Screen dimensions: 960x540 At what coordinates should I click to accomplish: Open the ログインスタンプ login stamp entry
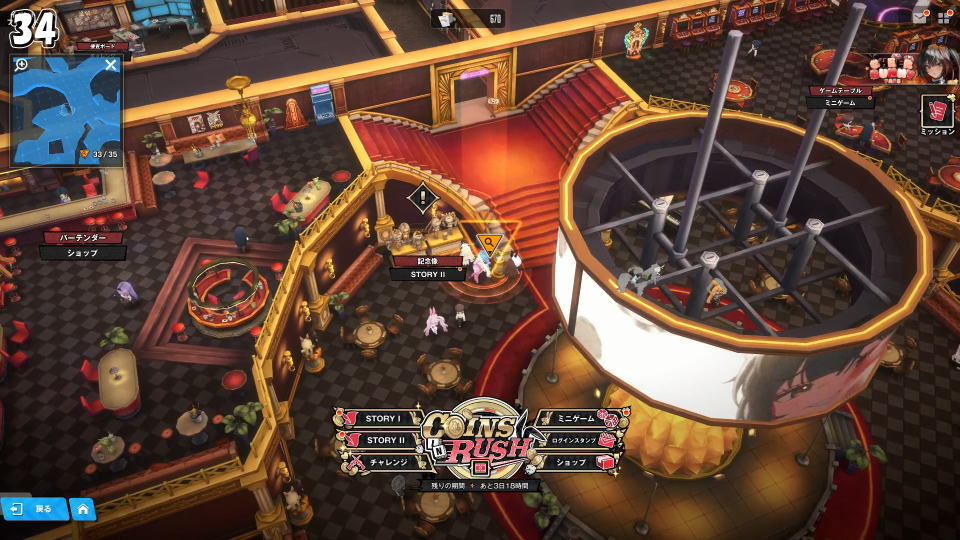point(572,441)
